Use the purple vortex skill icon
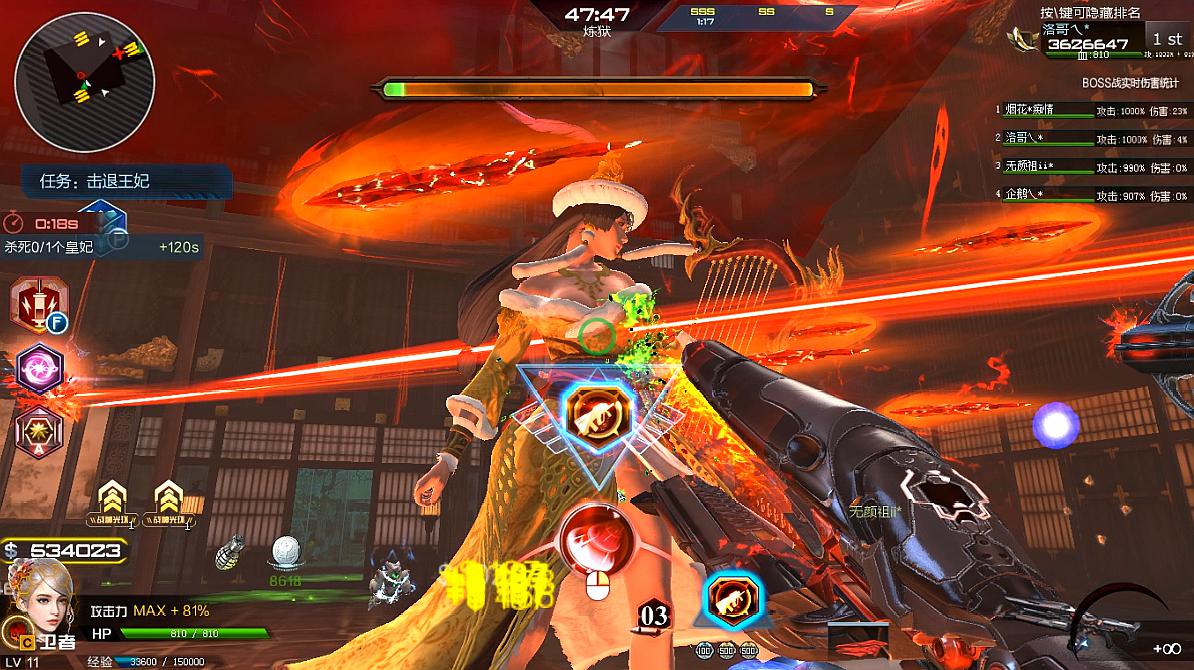This screenshot has height=670, width=1194. coord(38,368)
